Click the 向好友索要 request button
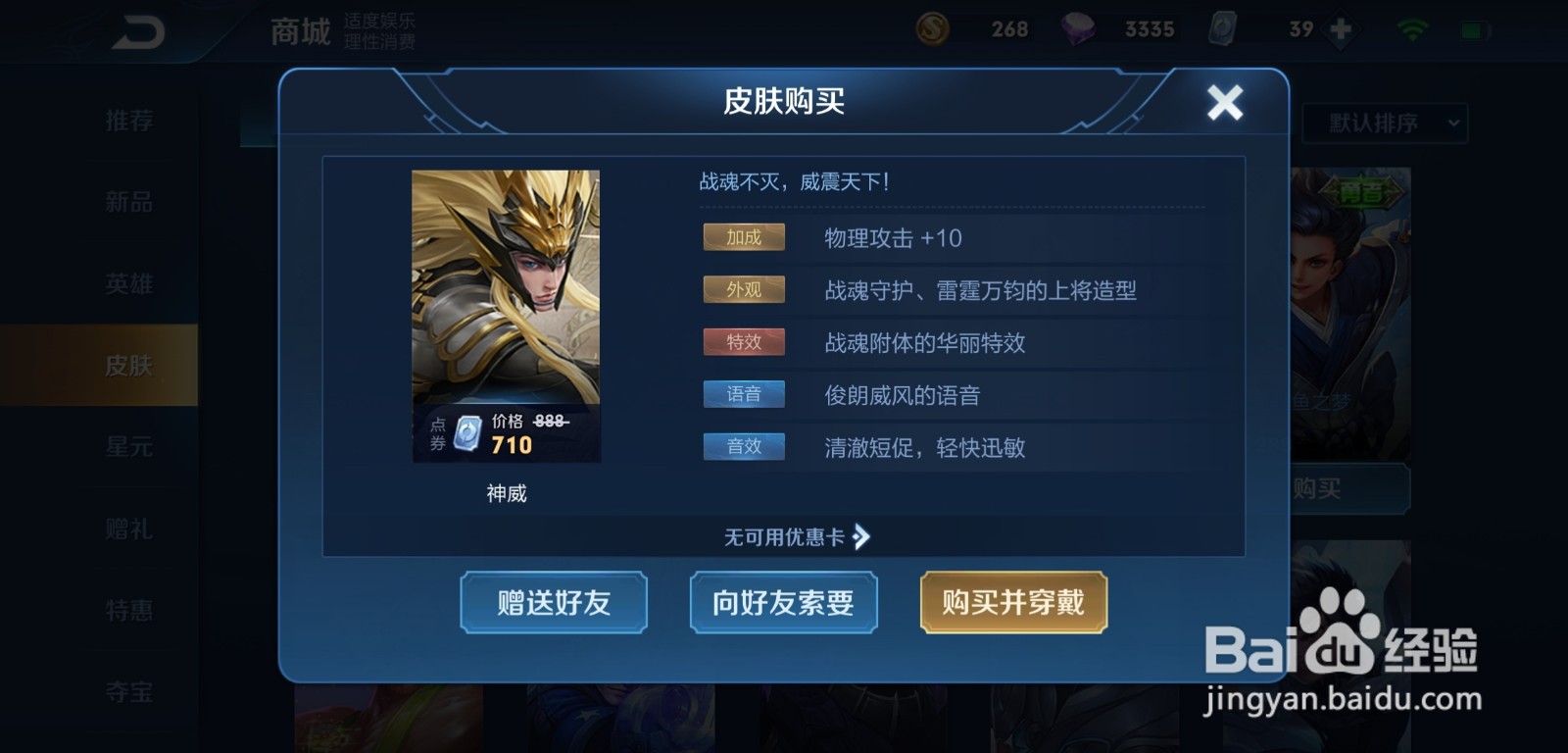The height and width of the screenshot is (753, 1568). tap(783, 603)
